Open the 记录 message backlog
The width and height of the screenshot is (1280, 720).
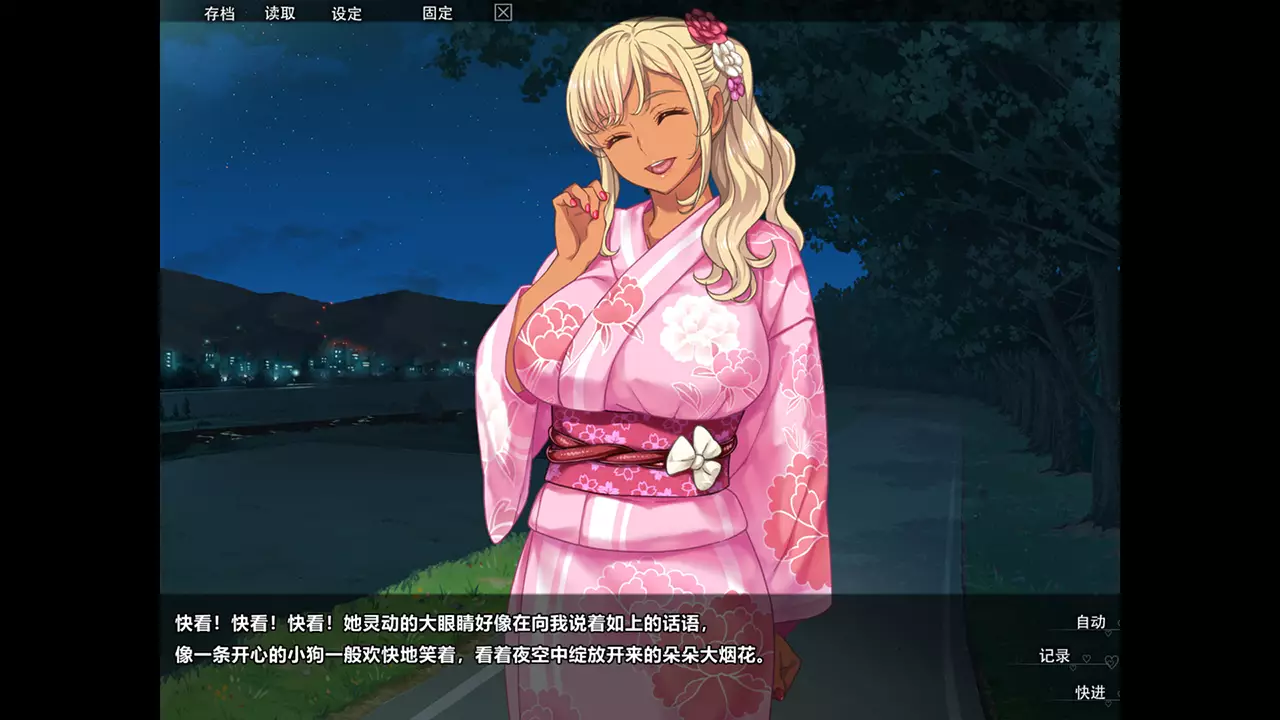coord(1055,656)
